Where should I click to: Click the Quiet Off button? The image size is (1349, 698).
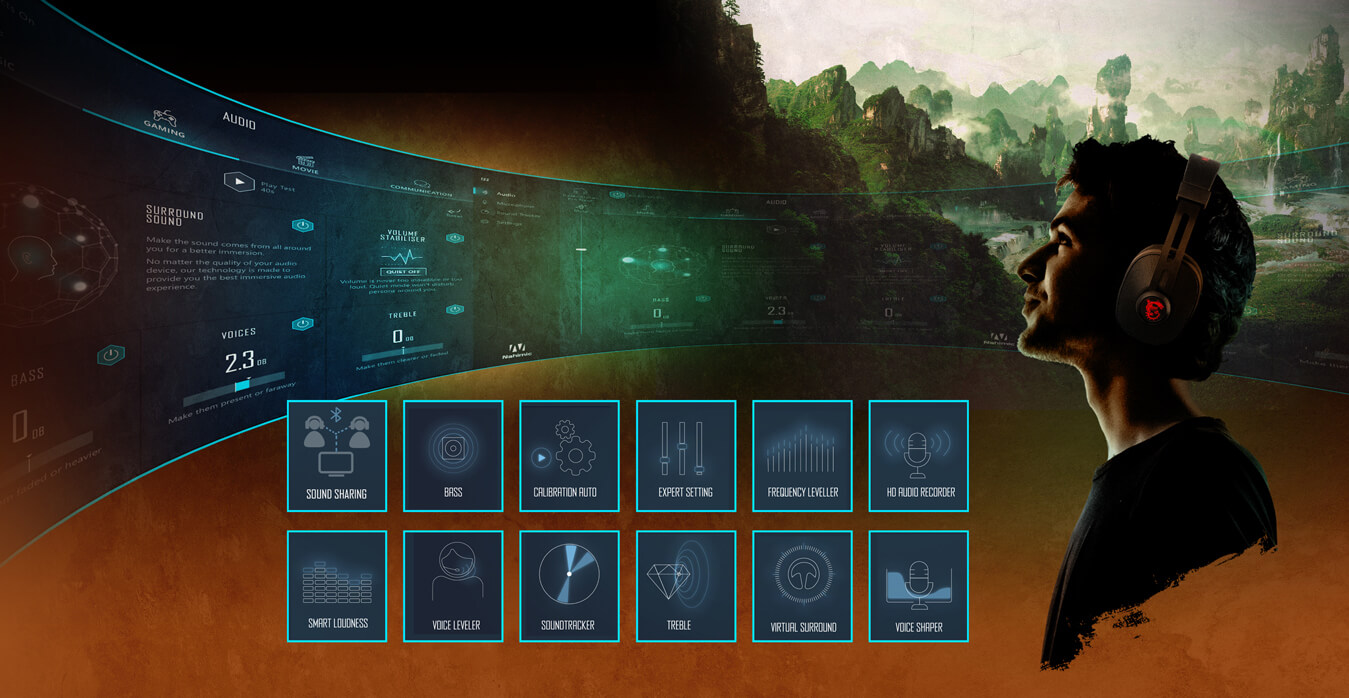[403, 271]
